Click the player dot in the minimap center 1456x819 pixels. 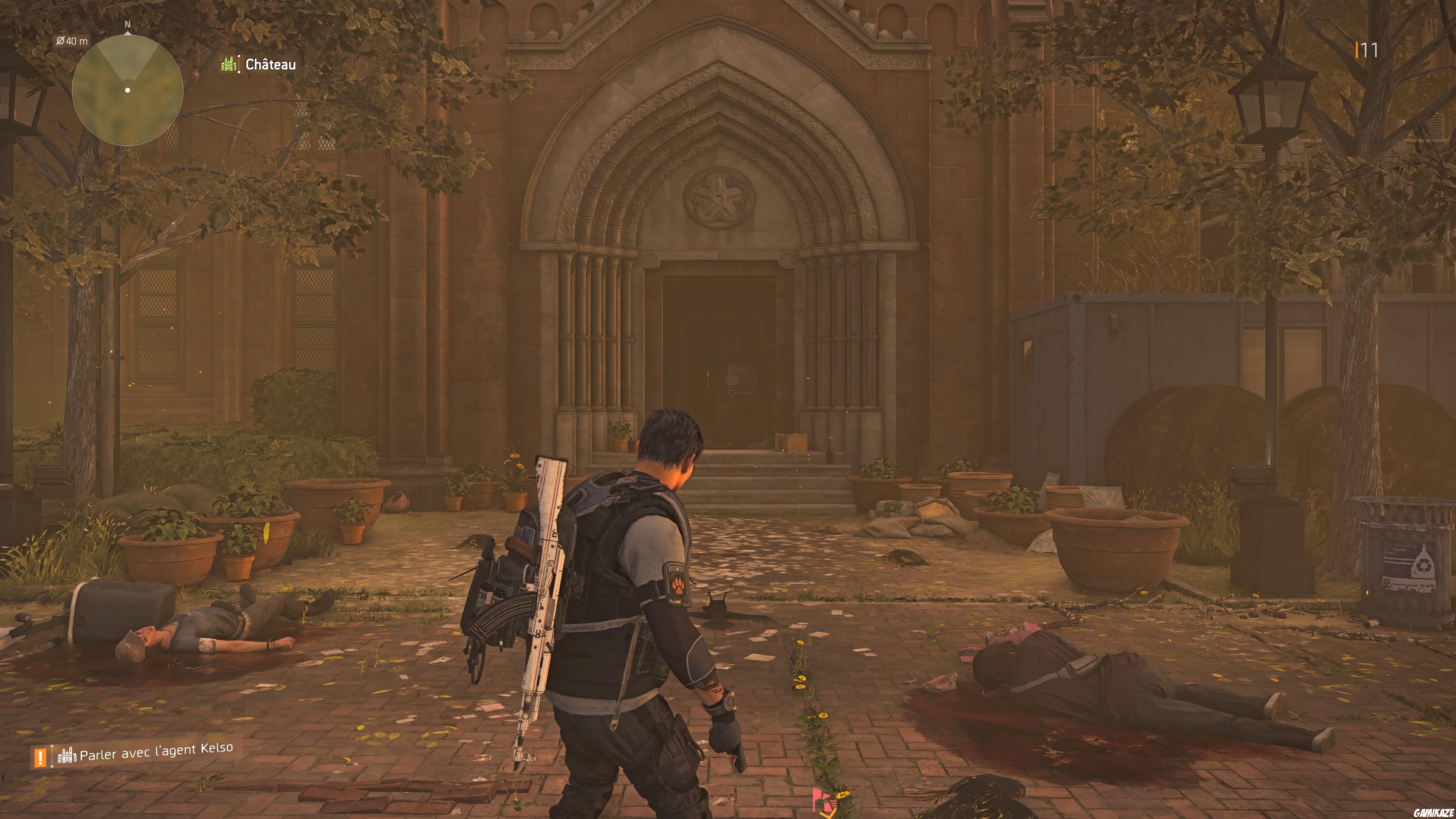pyautogui.click(x=128, y=89)
